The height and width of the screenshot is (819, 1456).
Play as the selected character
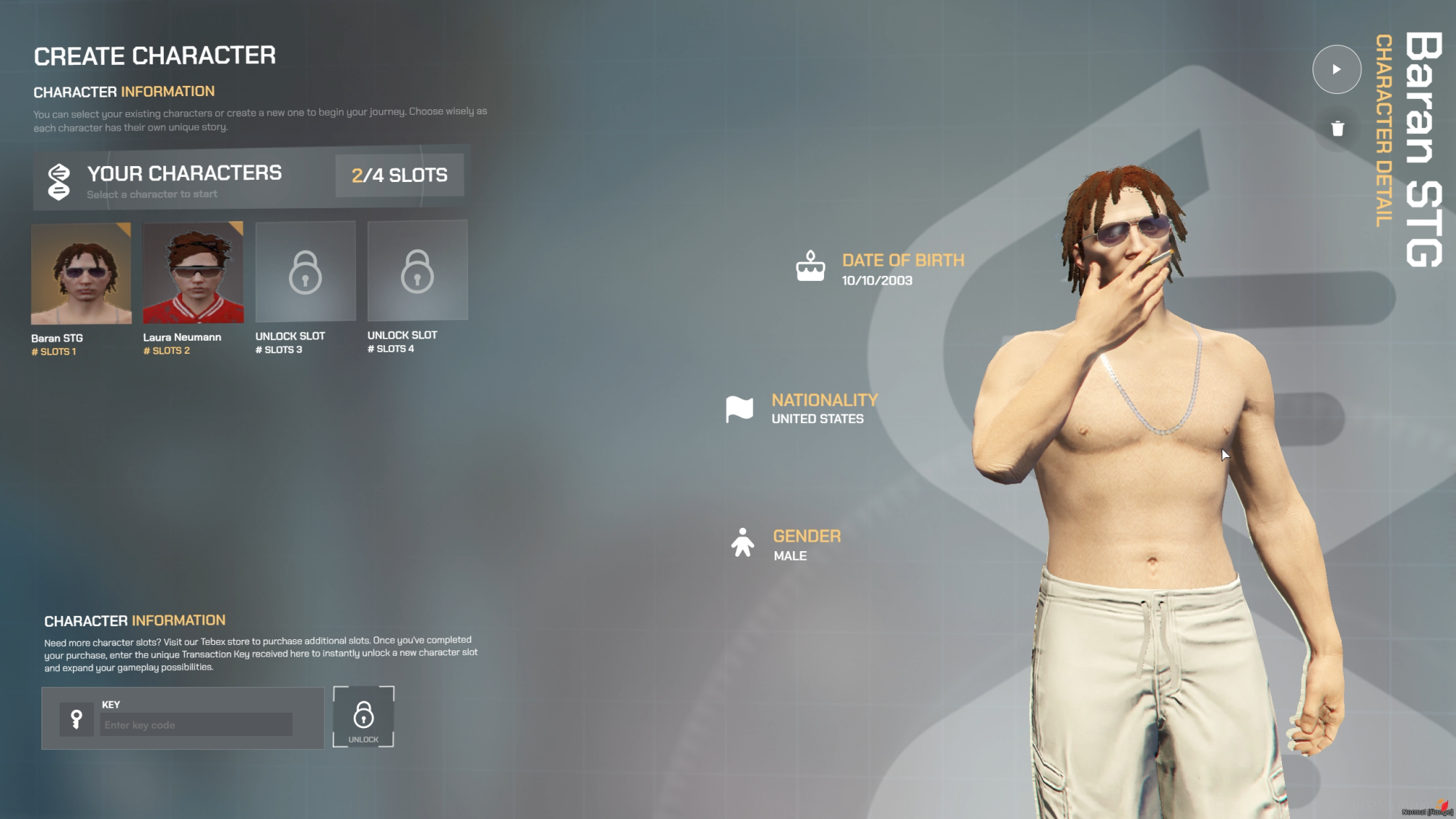pos(1337,69)
